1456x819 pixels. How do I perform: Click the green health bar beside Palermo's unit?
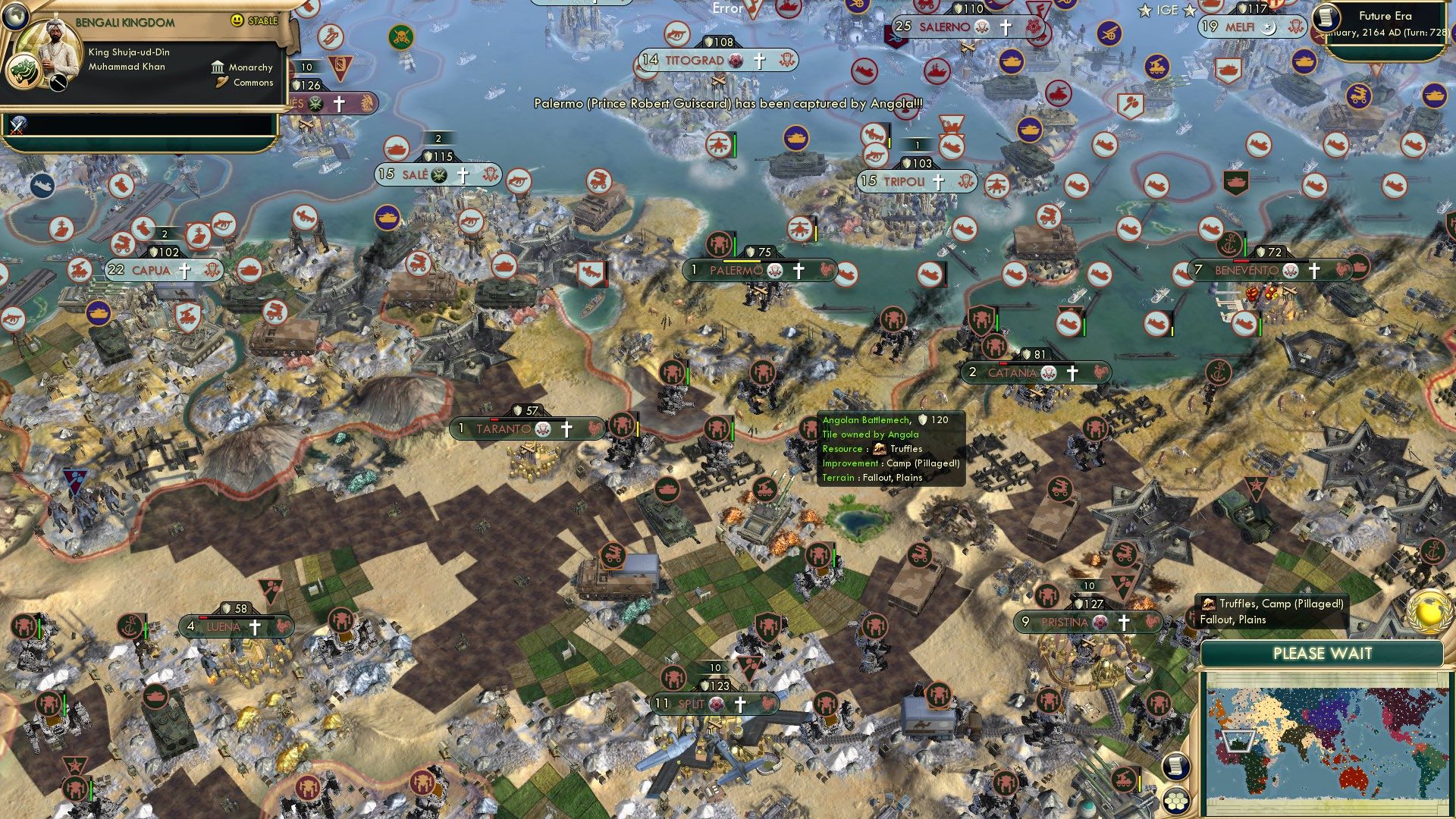point(735,245)
